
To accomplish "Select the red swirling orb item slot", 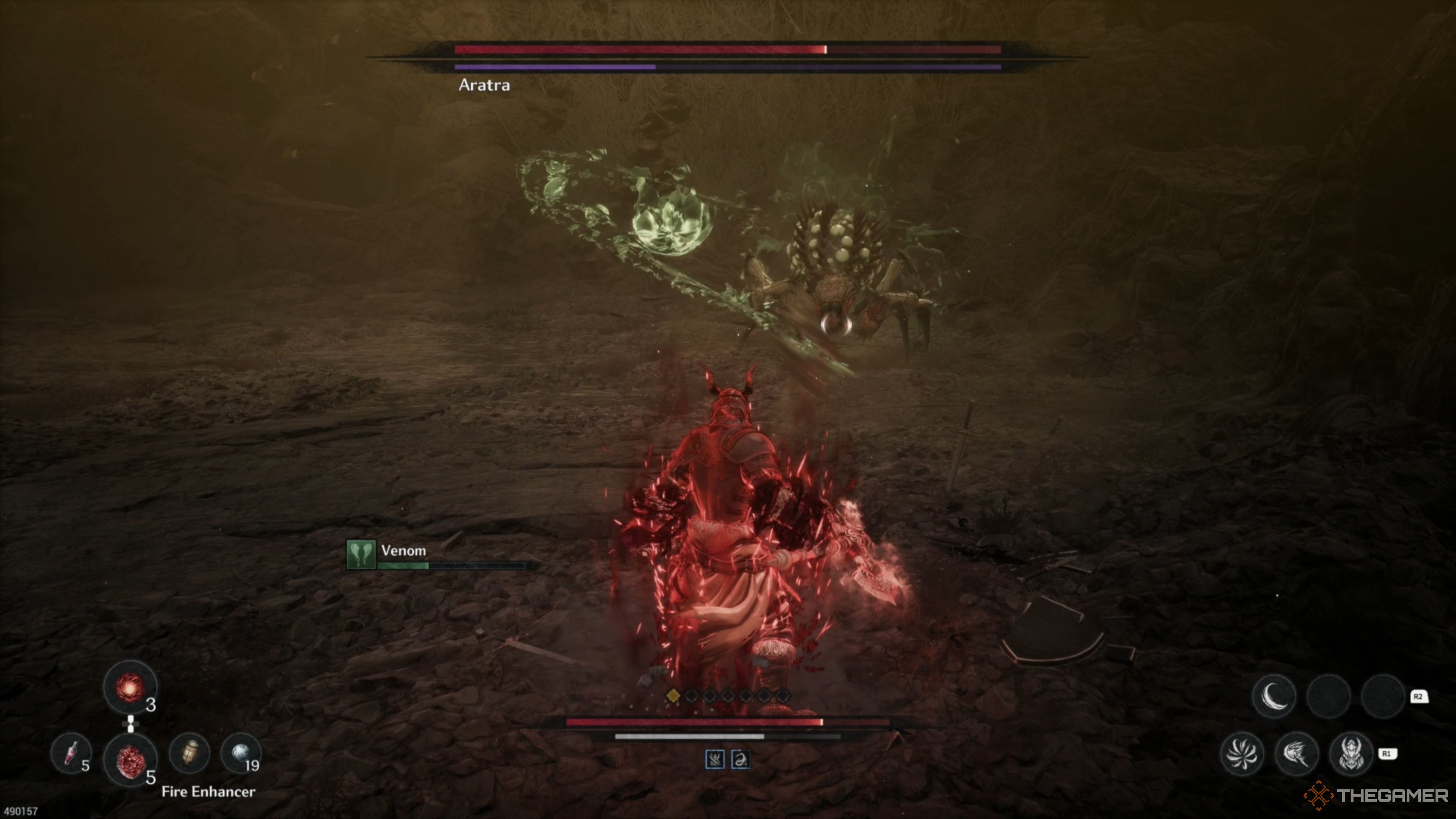I will [130, 687].
